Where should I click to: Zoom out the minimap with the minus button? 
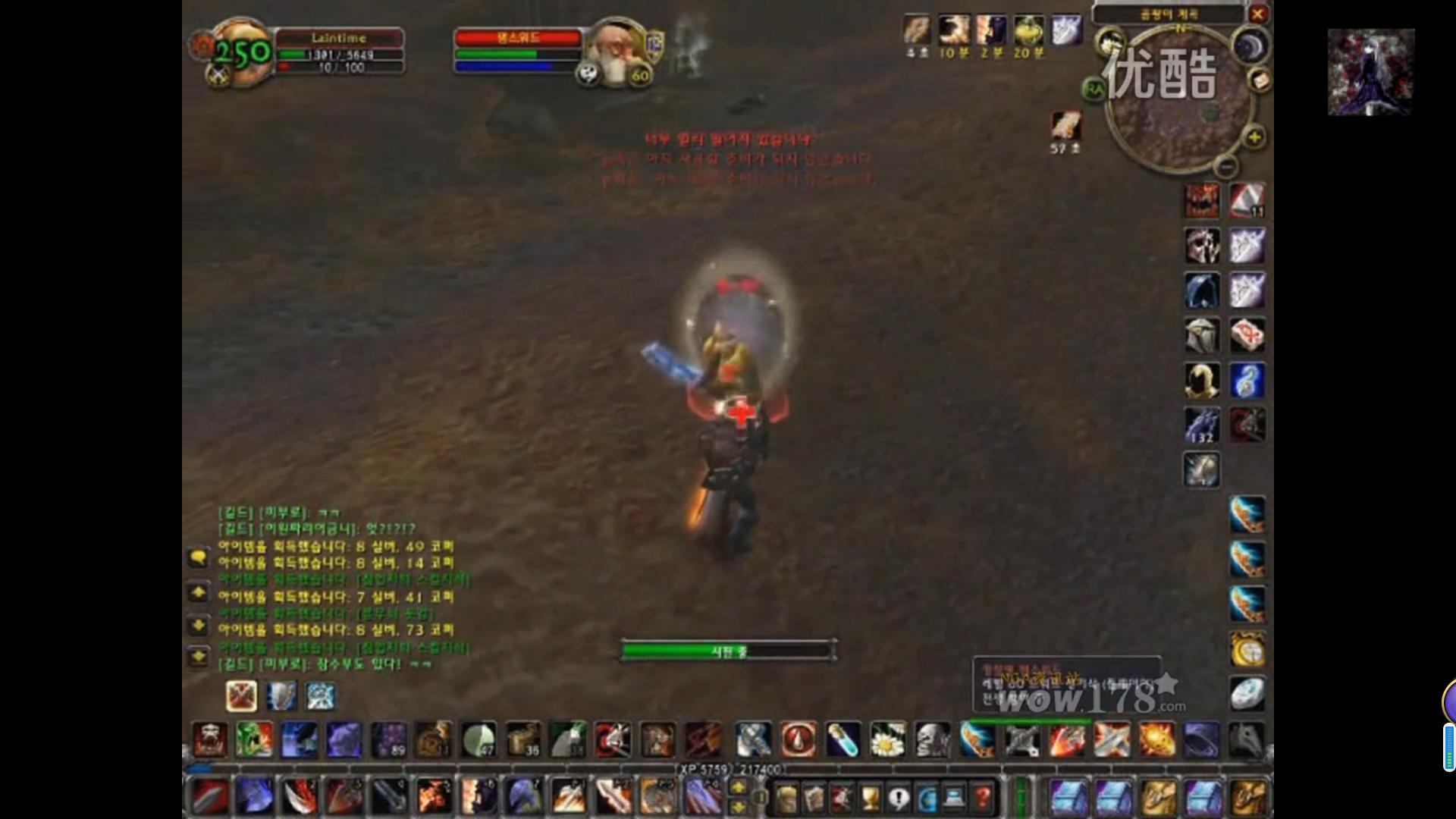[x=1226, y=167]
